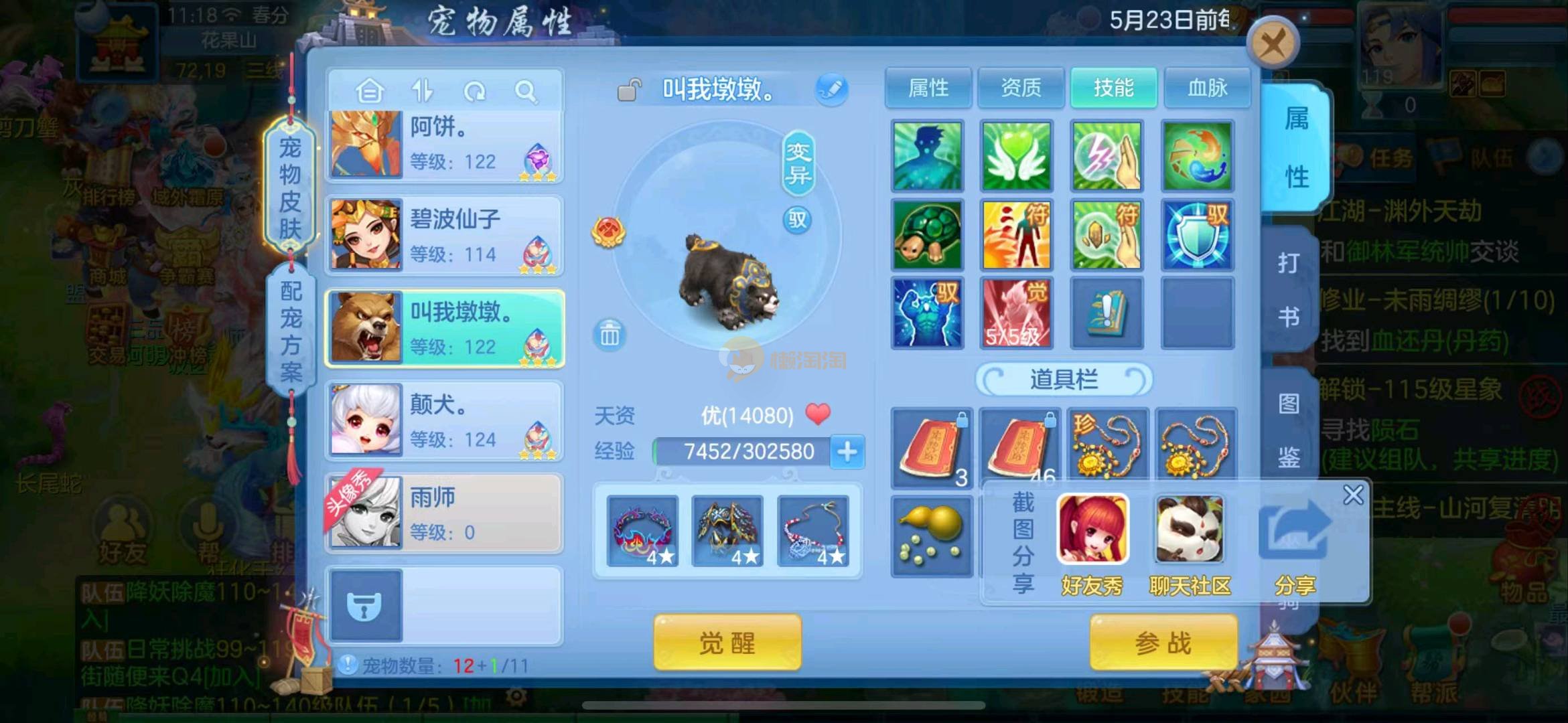The image size is (1568, 723).
Task: Select pet 碧波仙子 from the list
Action: click(x=445, y=236)
